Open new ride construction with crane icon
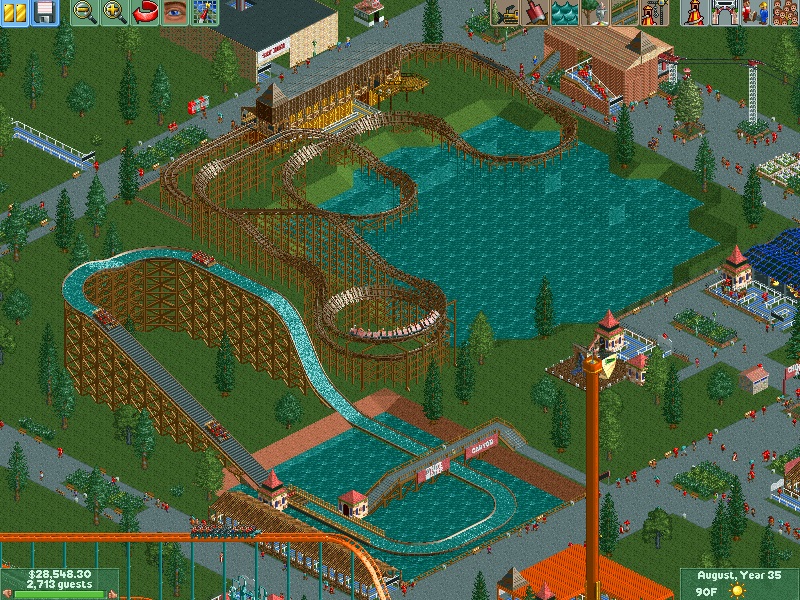This screenshot has width=800, height=600. [x=653, y=12]
